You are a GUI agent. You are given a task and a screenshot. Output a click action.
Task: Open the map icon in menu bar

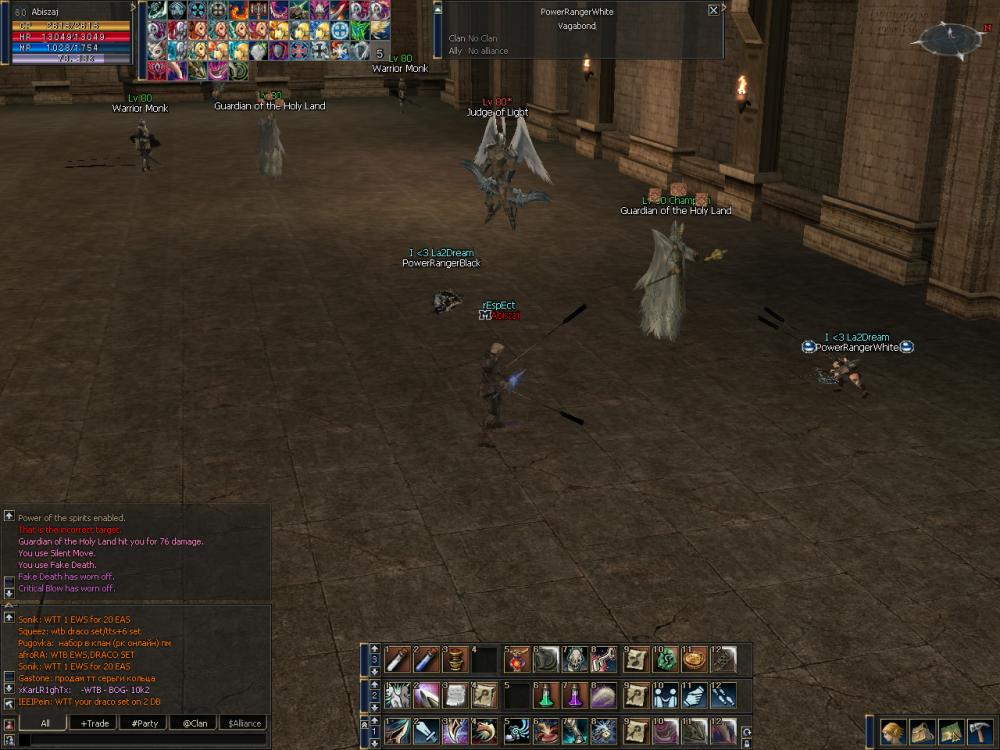(x=951, y=732)
